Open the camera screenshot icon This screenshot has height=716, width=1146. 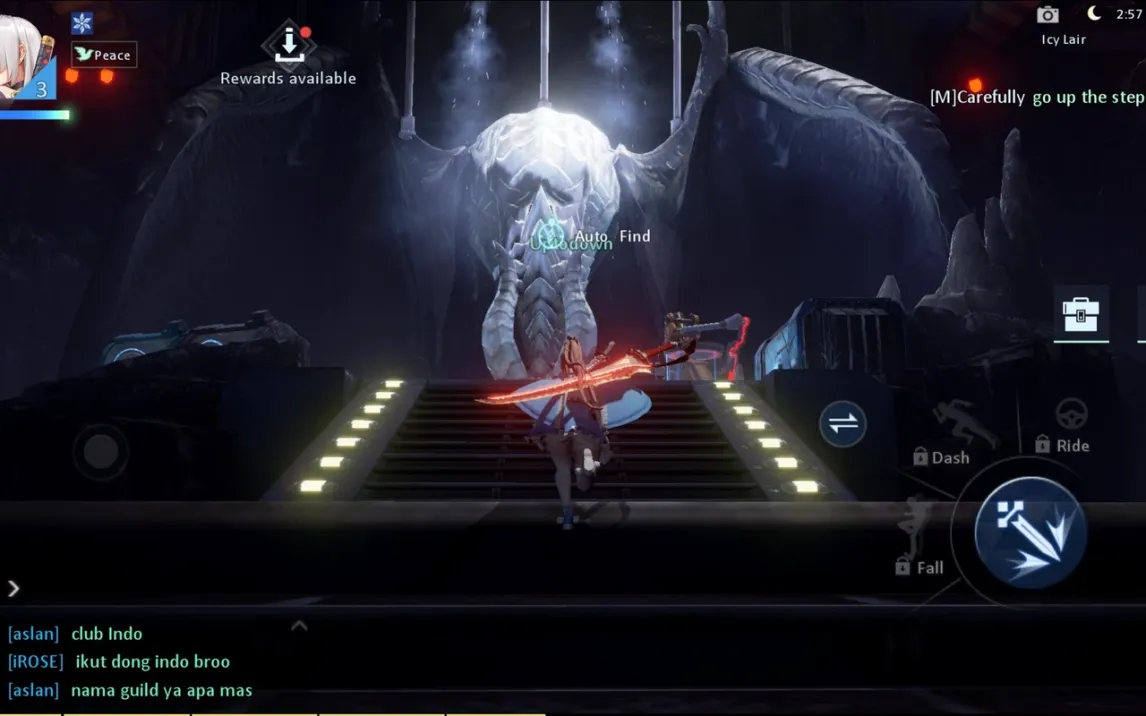(1047, 15)
